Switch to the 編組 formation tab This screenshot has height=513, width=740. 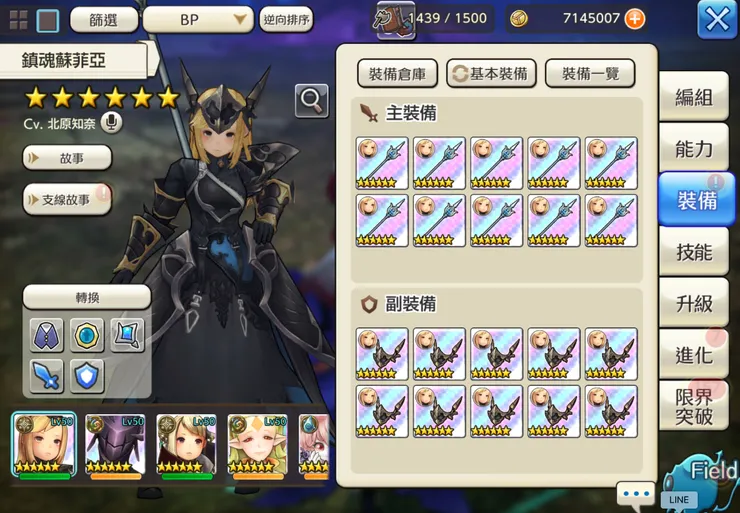[693, 97]
